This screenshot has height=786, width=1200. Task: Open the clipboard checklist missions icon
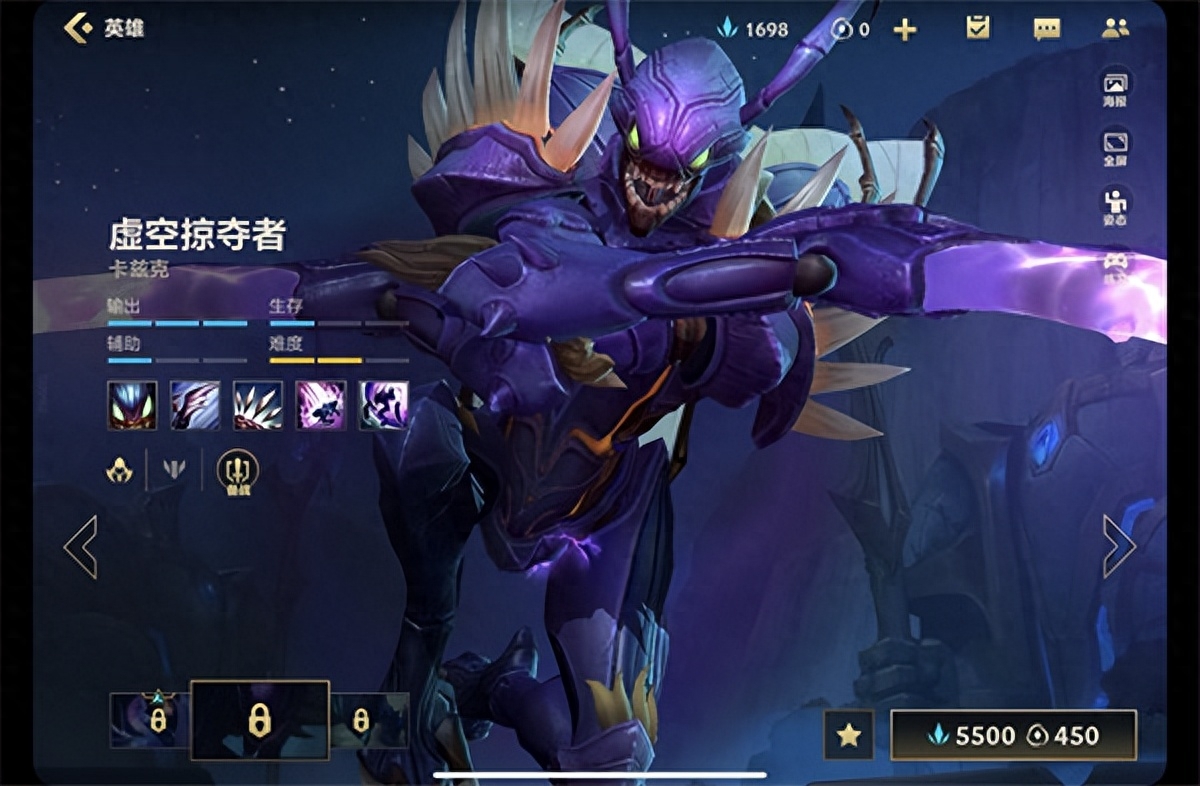(977, 28)
